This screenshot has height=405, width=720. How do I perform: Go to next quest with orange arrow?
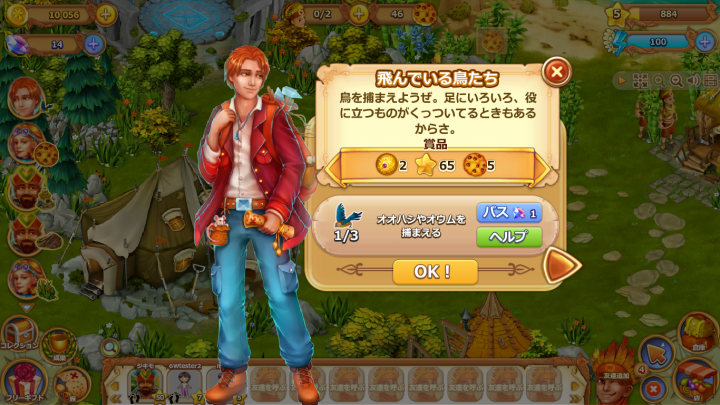562,266
